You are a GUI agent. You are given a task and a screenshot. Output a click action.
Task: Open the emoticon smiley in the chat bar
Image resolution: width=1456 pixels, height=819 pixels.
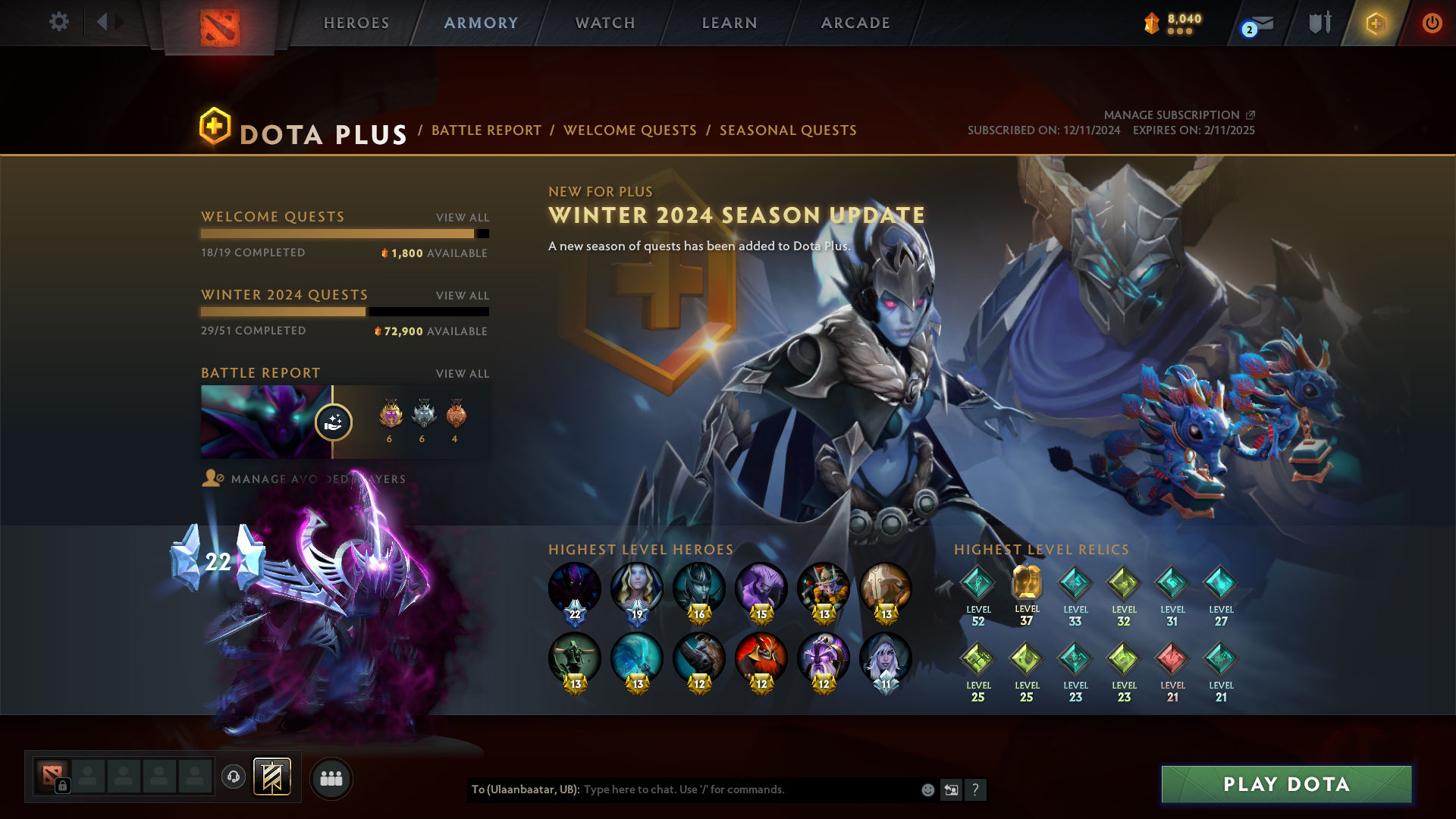point(927,789)
